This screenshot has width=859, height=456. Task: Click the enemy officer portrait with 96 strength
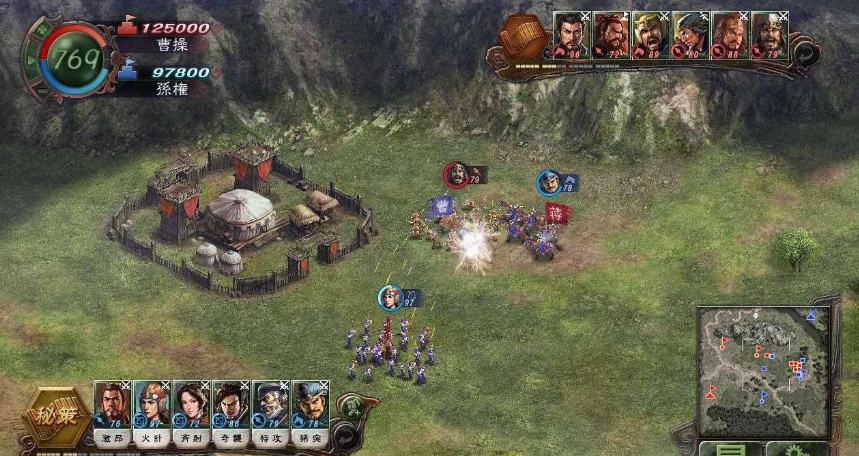(571, 35)
